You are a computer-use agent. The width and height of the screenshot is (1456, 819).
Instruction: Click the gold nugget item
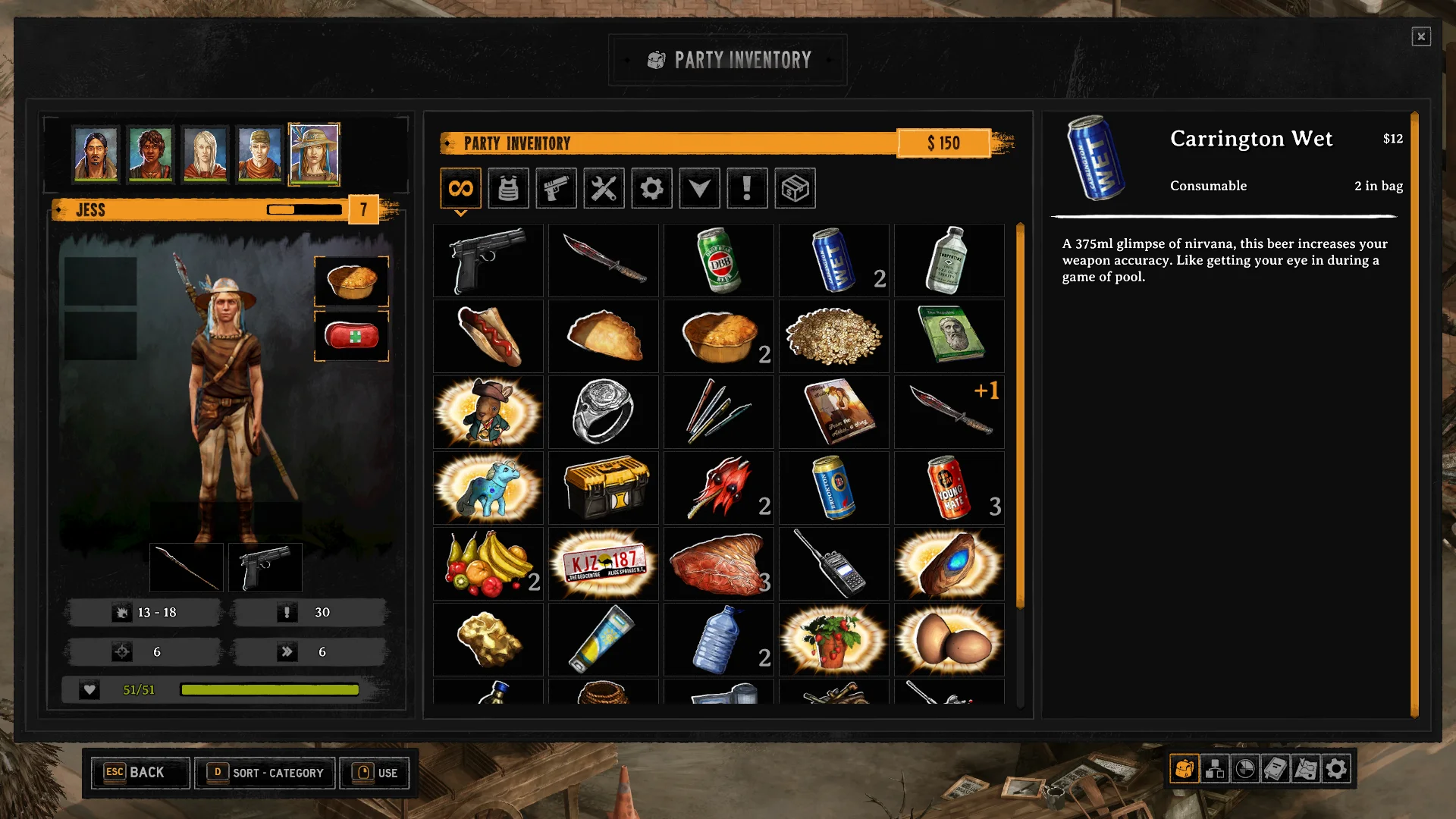pyautogui.click(x=488, y=639)
